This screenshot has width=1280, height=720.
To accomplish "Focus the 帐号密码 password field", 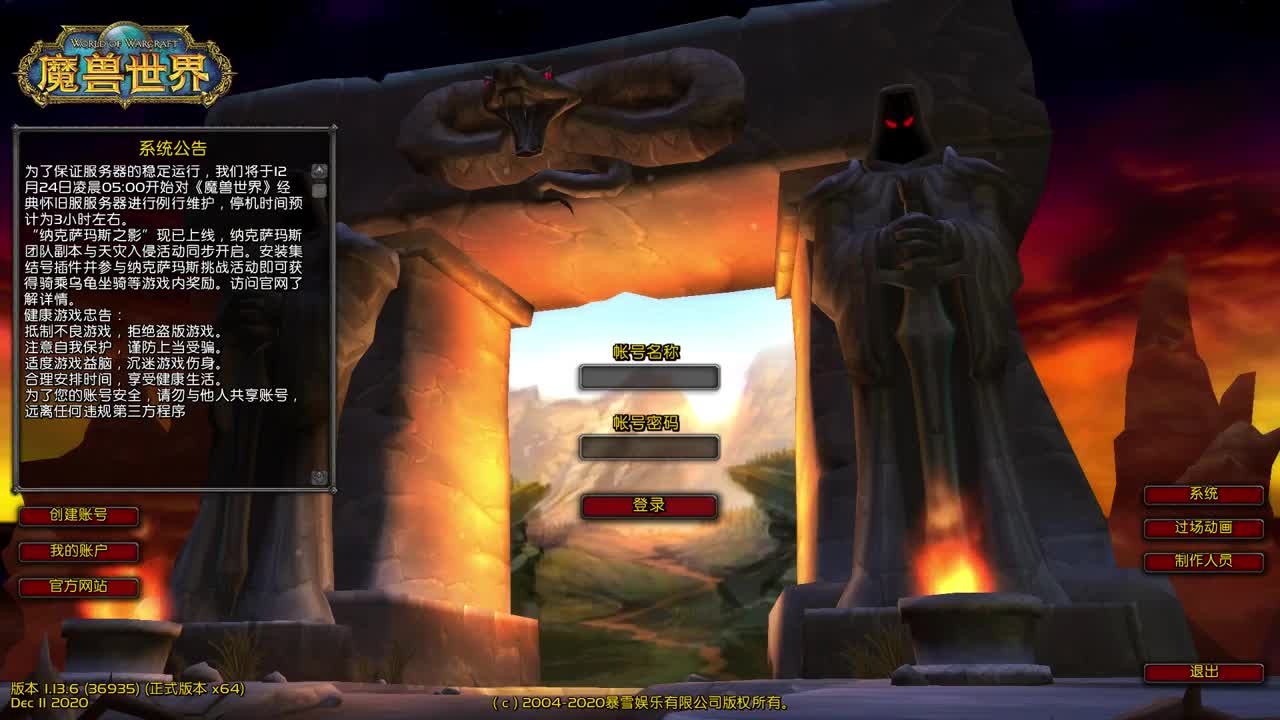I will point(648,448).
